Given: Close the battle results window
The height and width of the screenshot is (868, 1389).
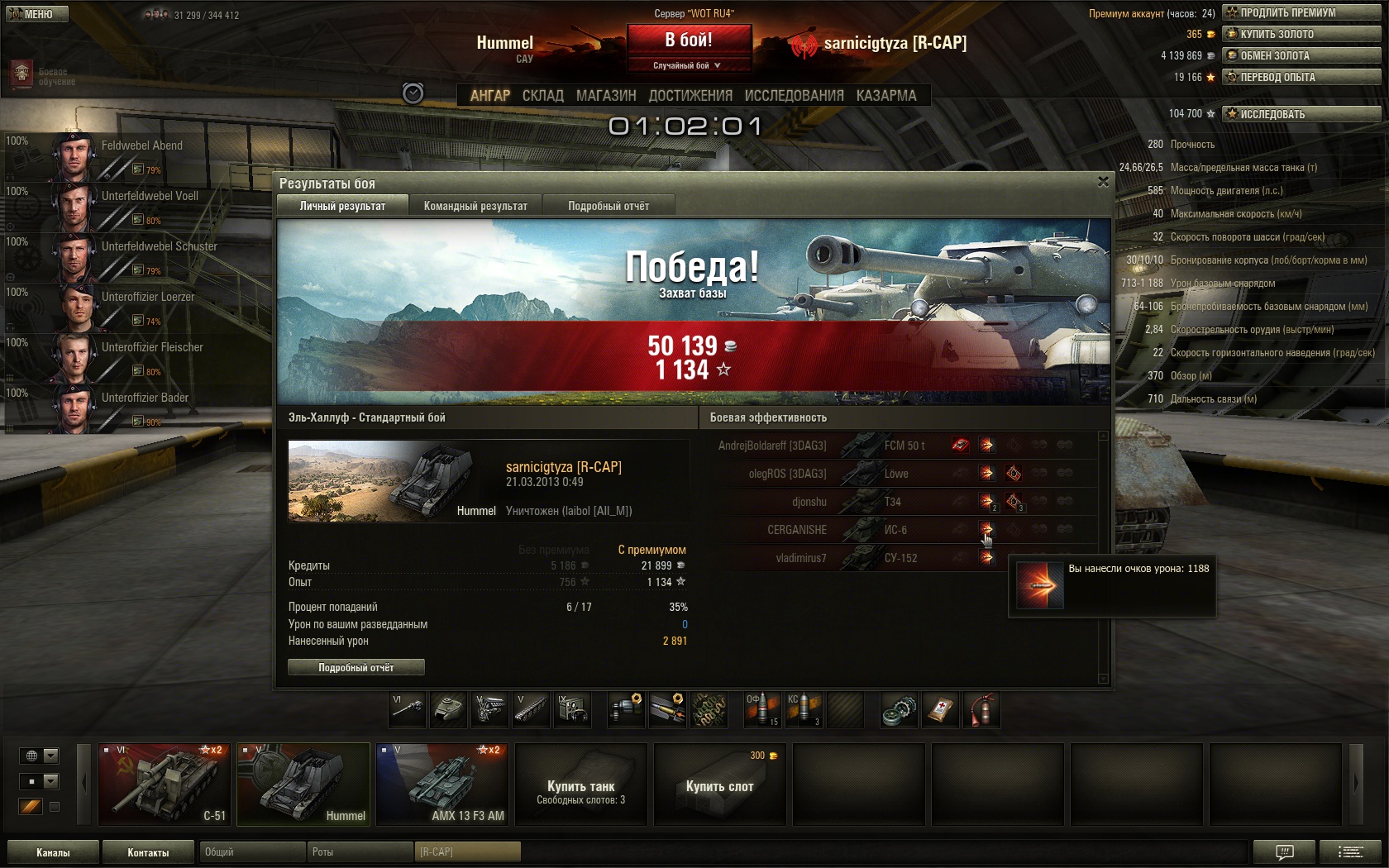Looking at the screenshot, I should [x=1103, y=182].
